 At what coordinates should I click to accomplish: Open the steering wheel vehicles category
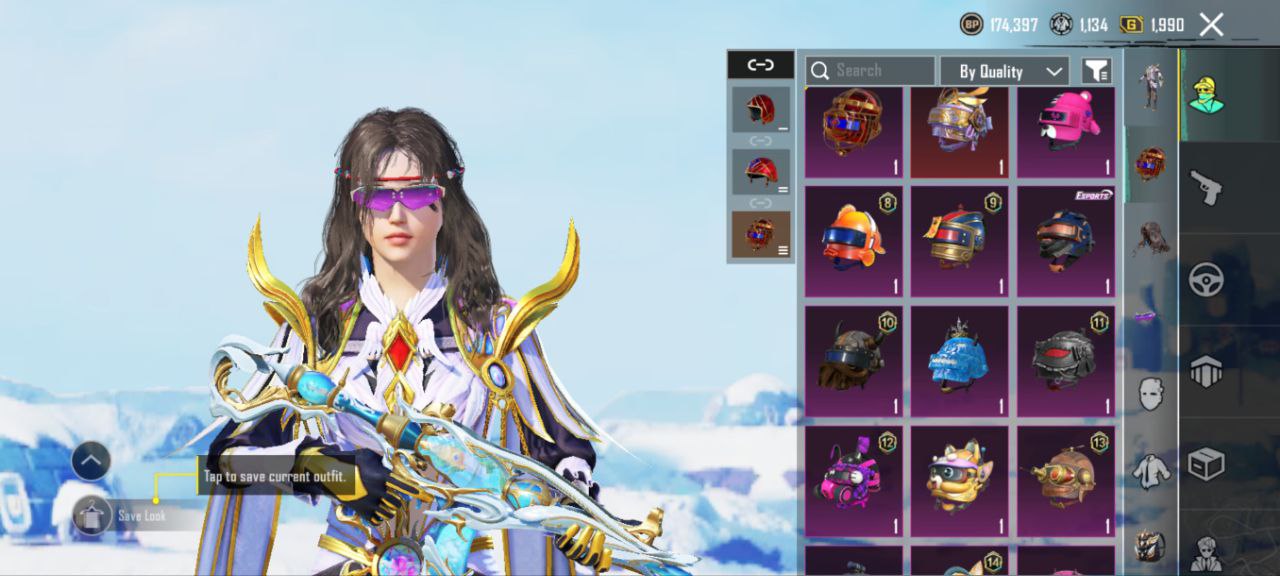click(x=1207, y=280)
